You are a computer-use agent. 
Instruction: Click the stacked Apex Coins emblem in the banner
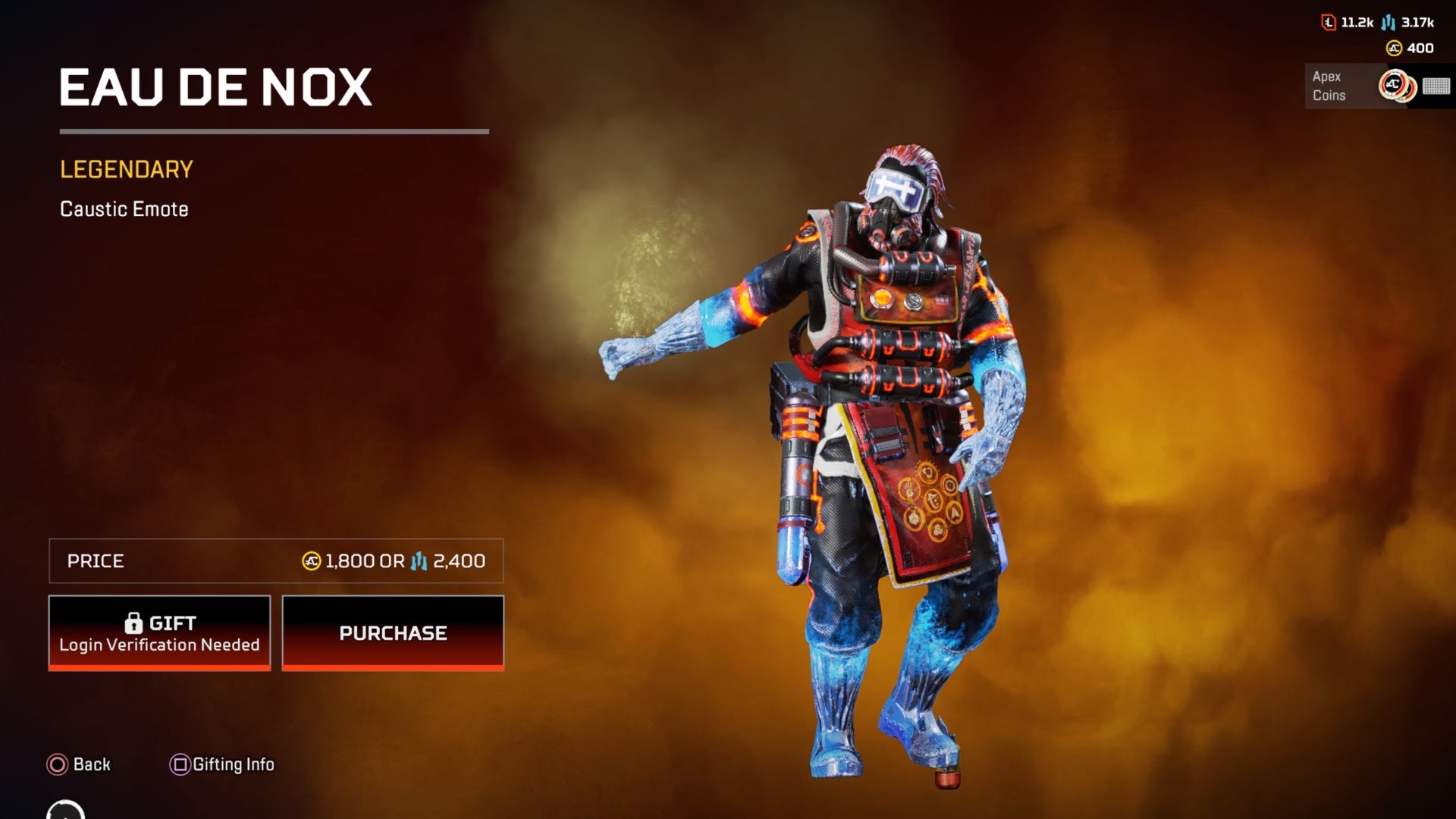[1396, 86]
